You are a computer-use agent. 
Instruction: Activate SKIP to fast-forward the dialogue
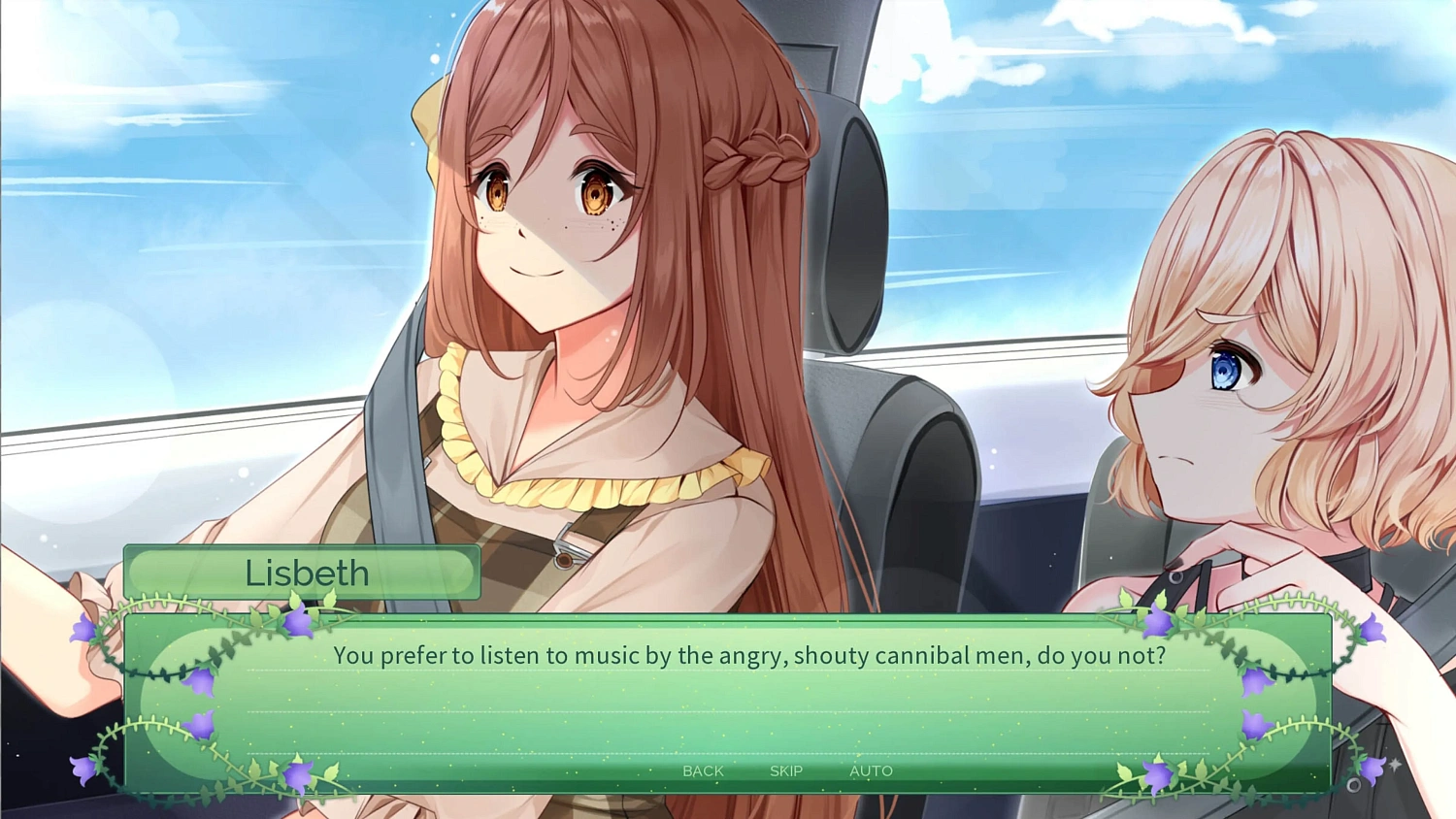(785, 770)
